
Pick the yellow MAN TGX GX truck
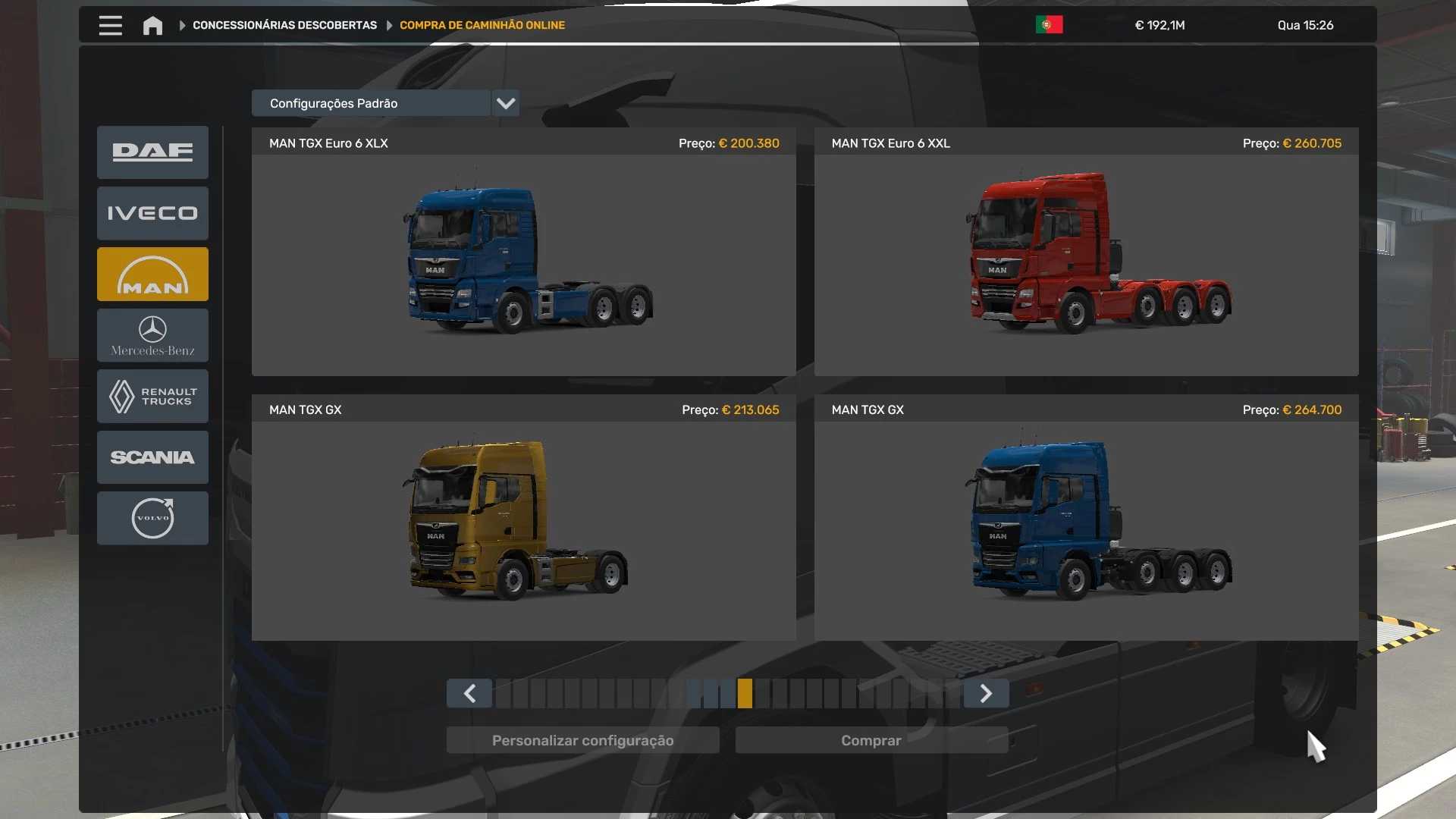point(524,527)
